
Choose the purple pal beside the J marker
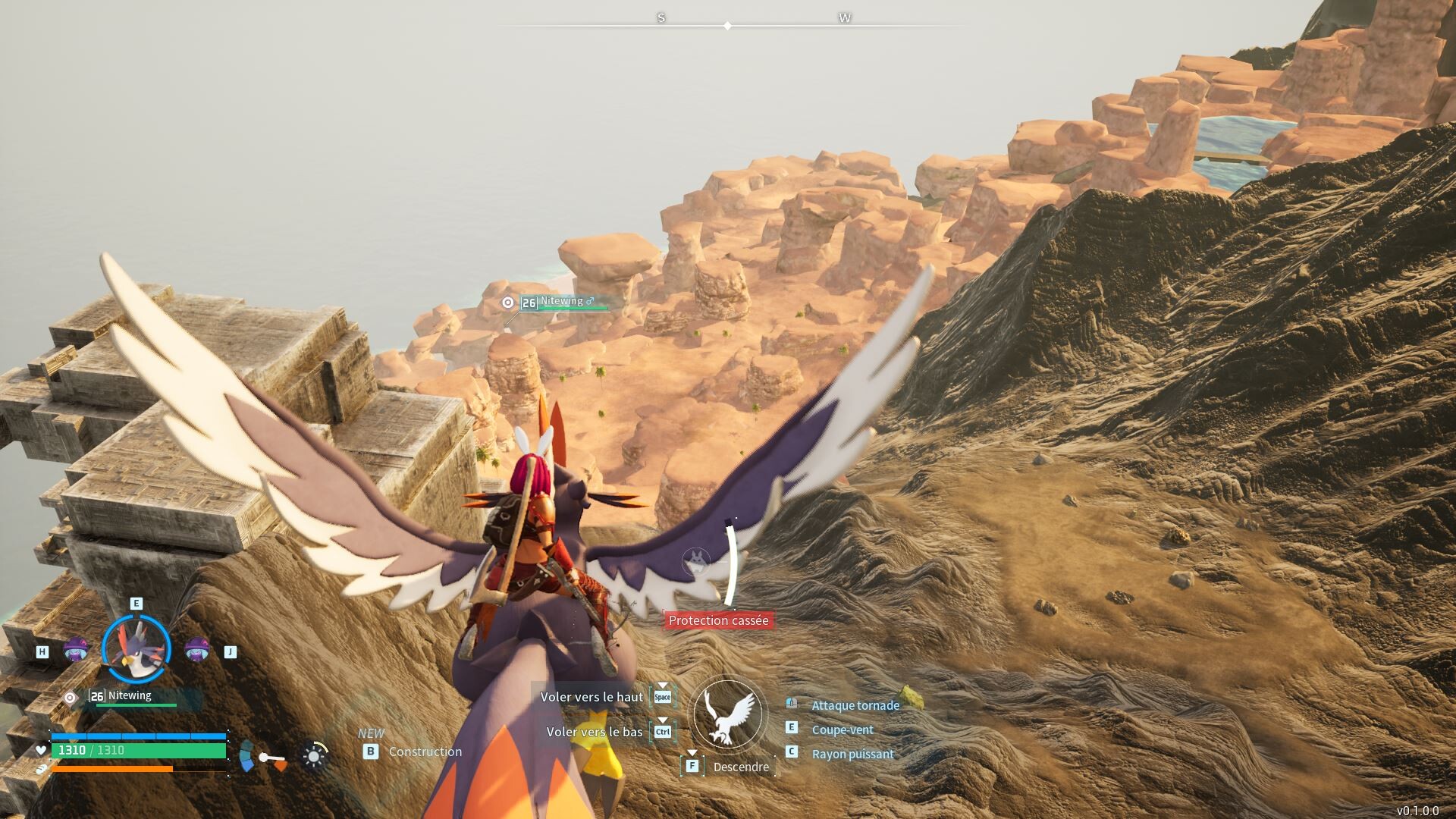197,650
